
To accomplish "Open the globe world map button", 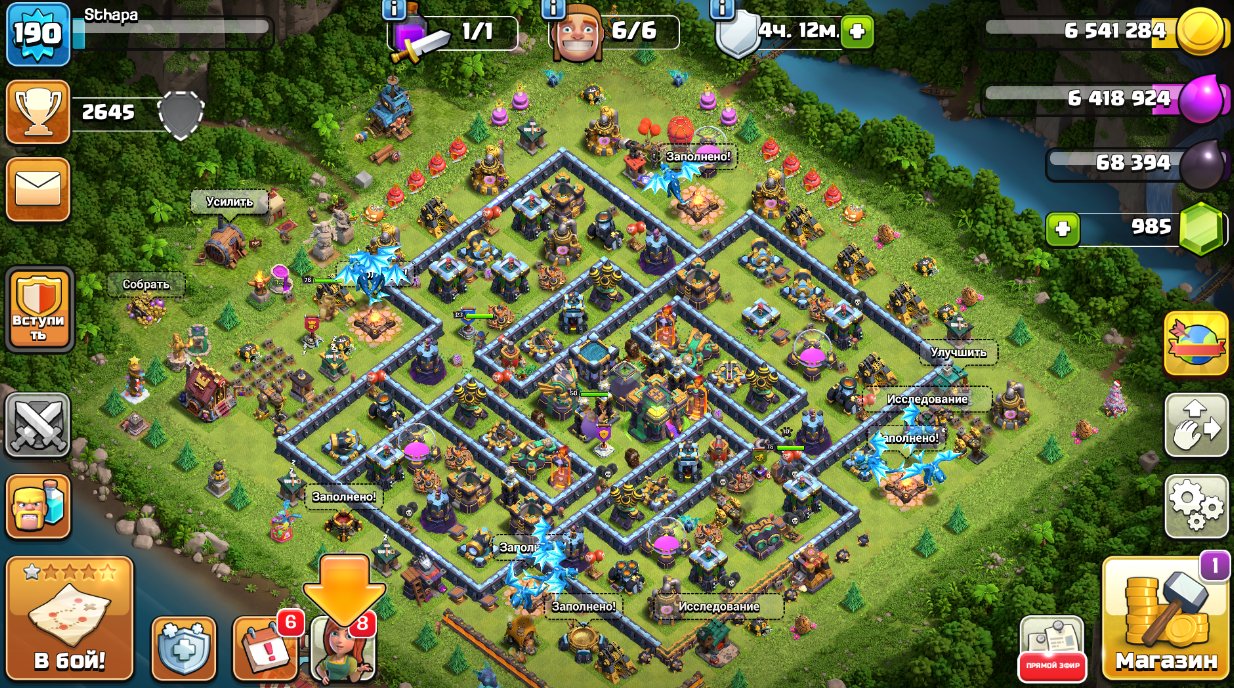I will [1196, 343].
